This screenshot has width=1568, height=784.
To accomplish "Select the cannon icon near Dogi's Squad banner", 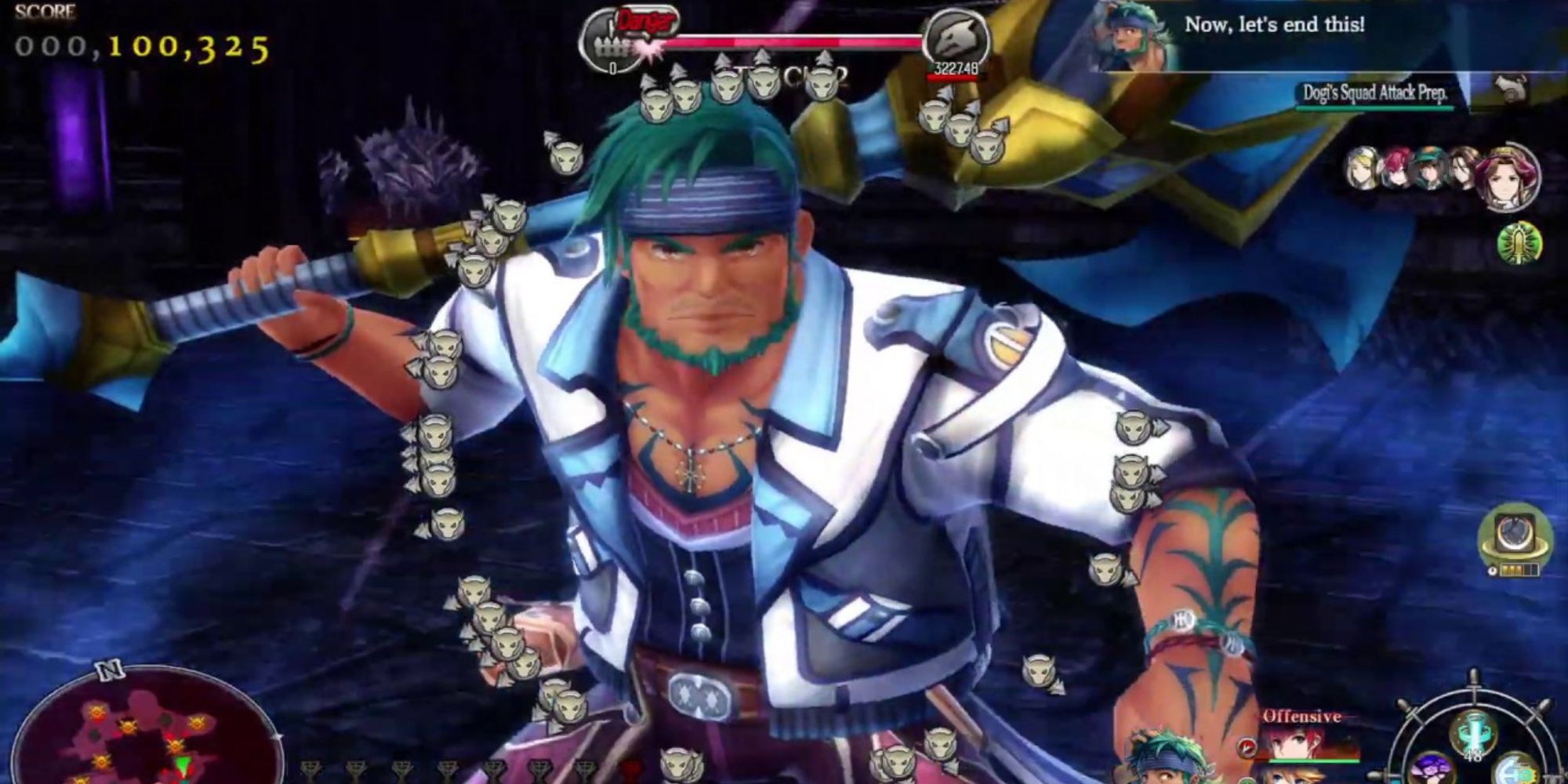I will pyautogui.click(x=1509, y=88).
